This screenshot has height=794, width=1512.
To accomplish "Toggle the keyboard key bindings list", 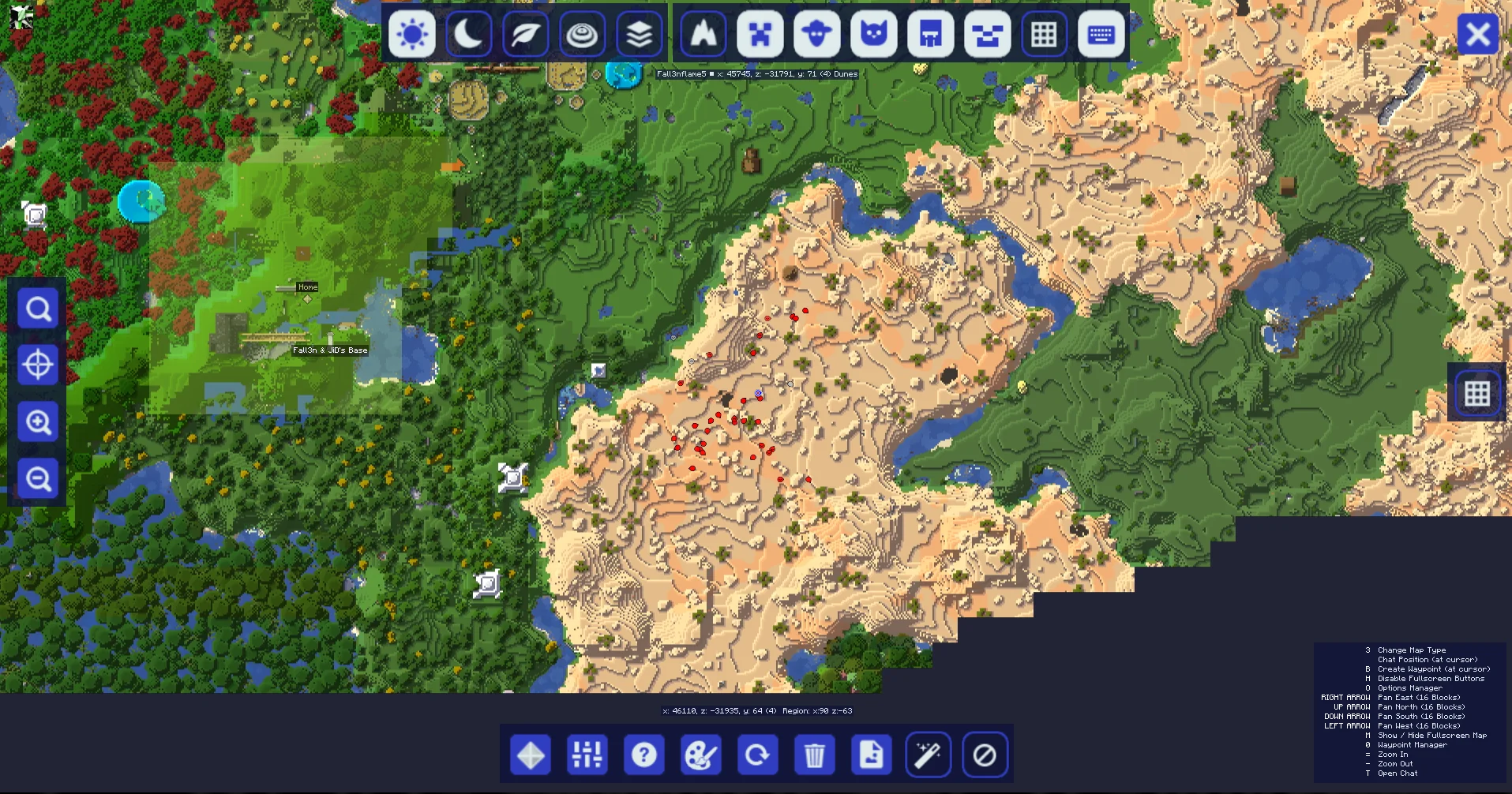I will [x=1101, y=35].
